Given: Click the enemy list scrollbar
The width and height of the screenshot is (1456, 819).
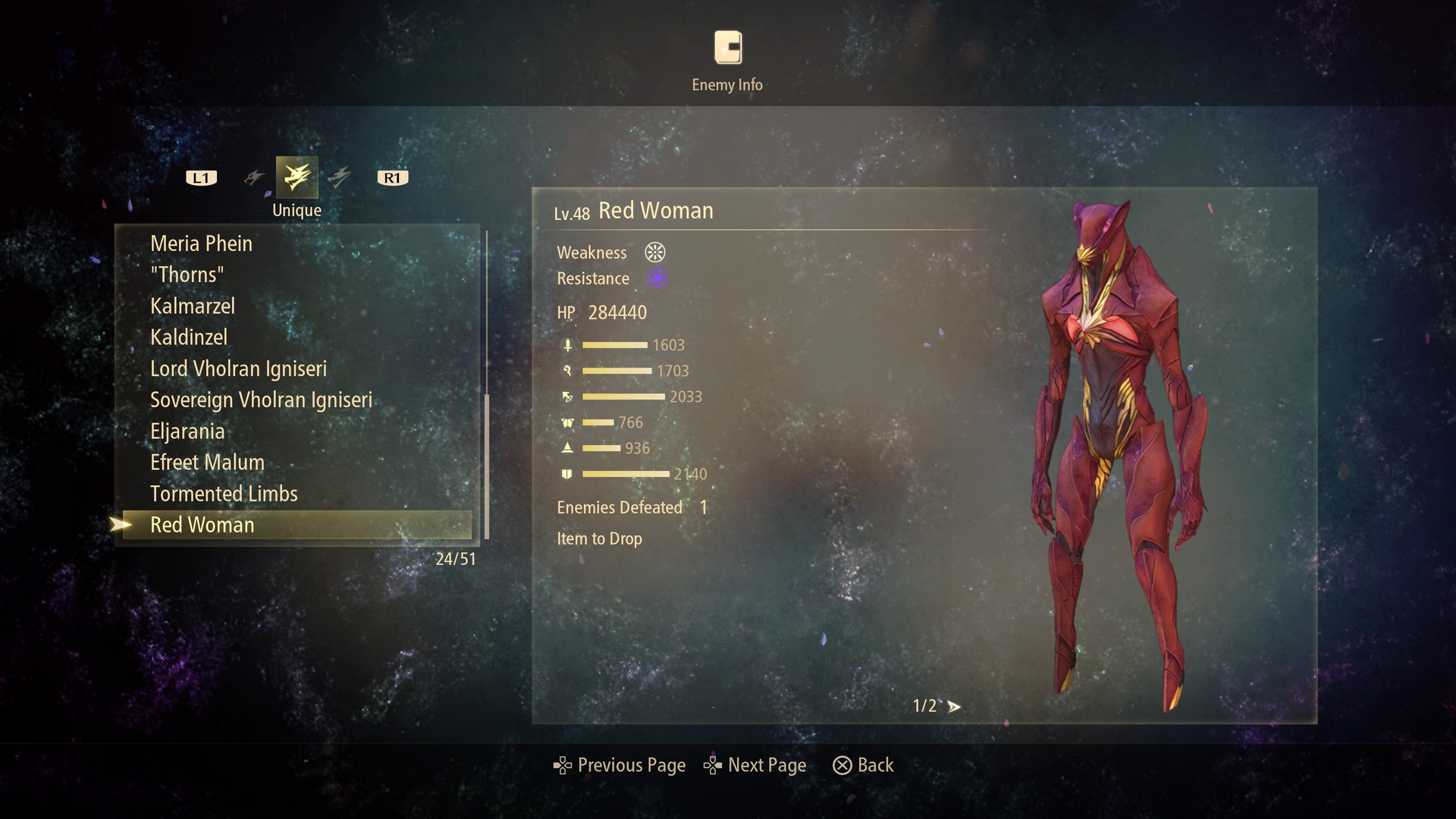Looking at the screenshot, I should click(487, 466).
